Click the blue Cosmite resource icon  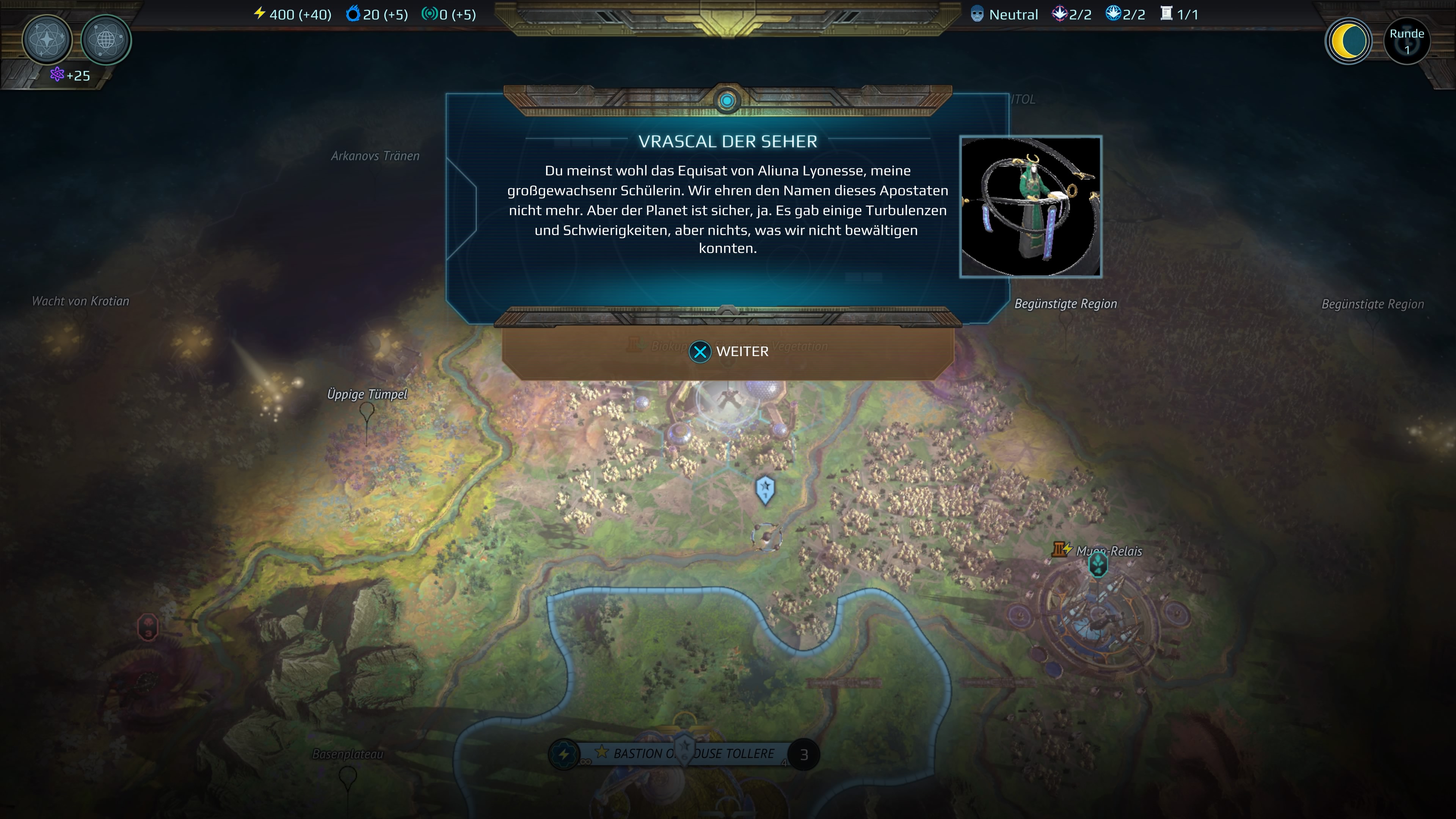point(353,14)
